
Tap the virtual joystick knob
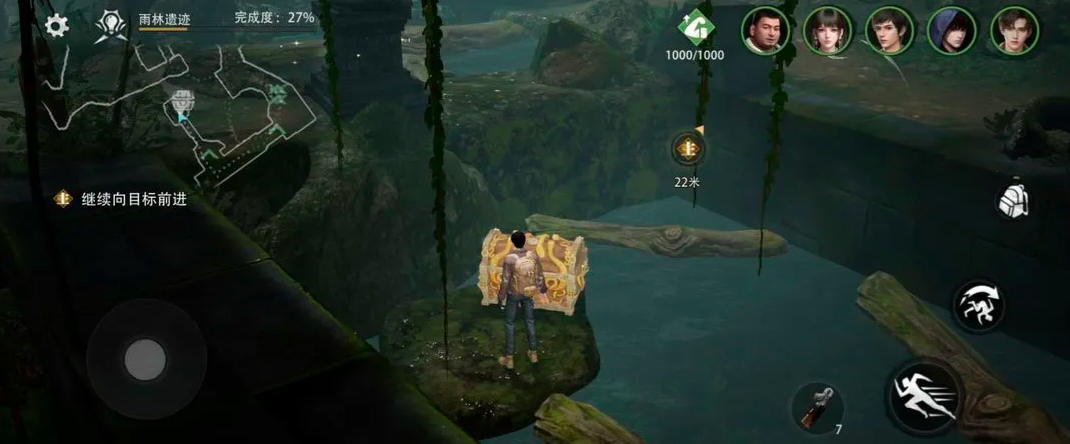145,358
